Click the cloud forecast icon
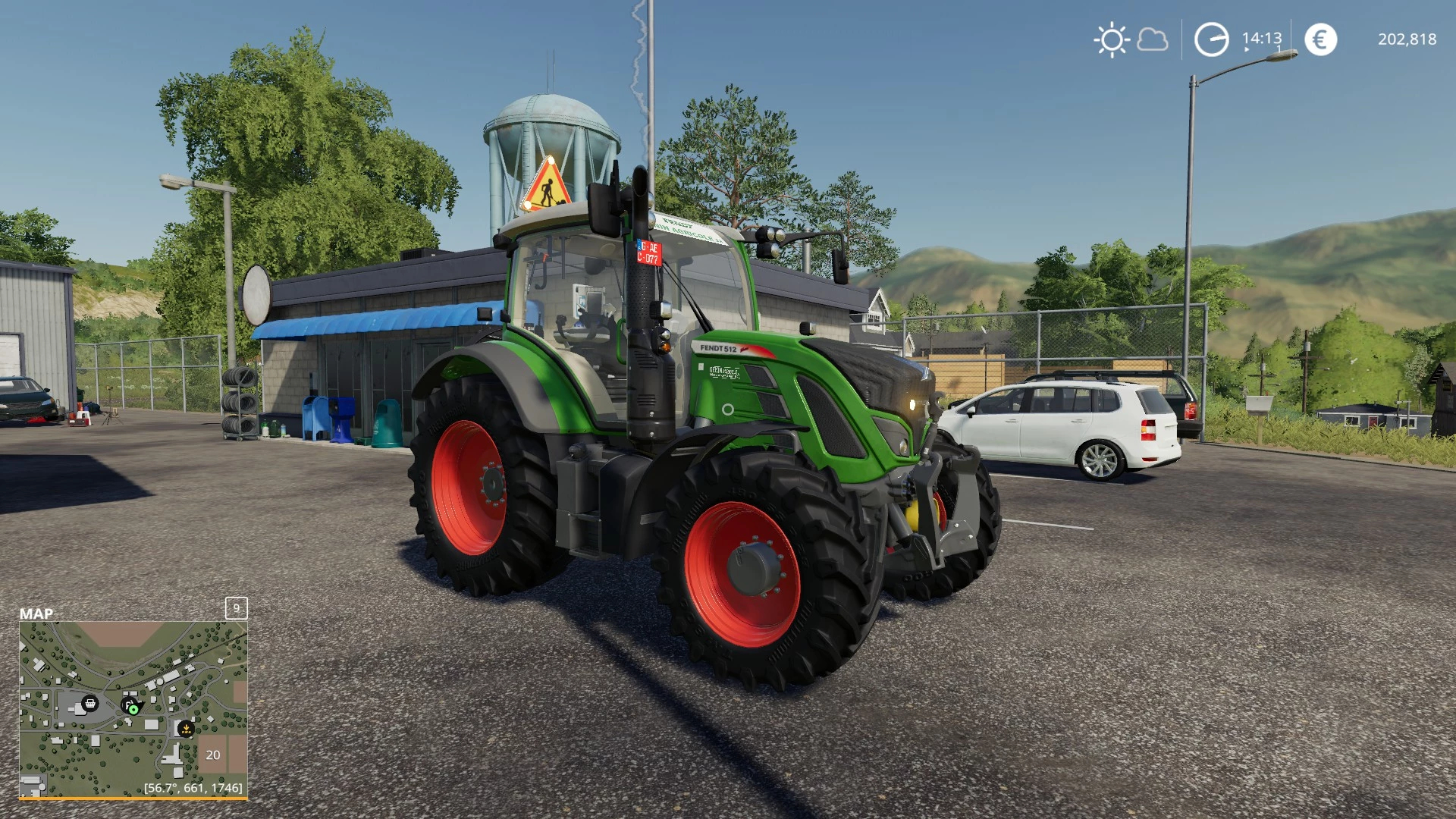Image resolution: width=1456 pixels, height=819 pixels. point(1153,39)
